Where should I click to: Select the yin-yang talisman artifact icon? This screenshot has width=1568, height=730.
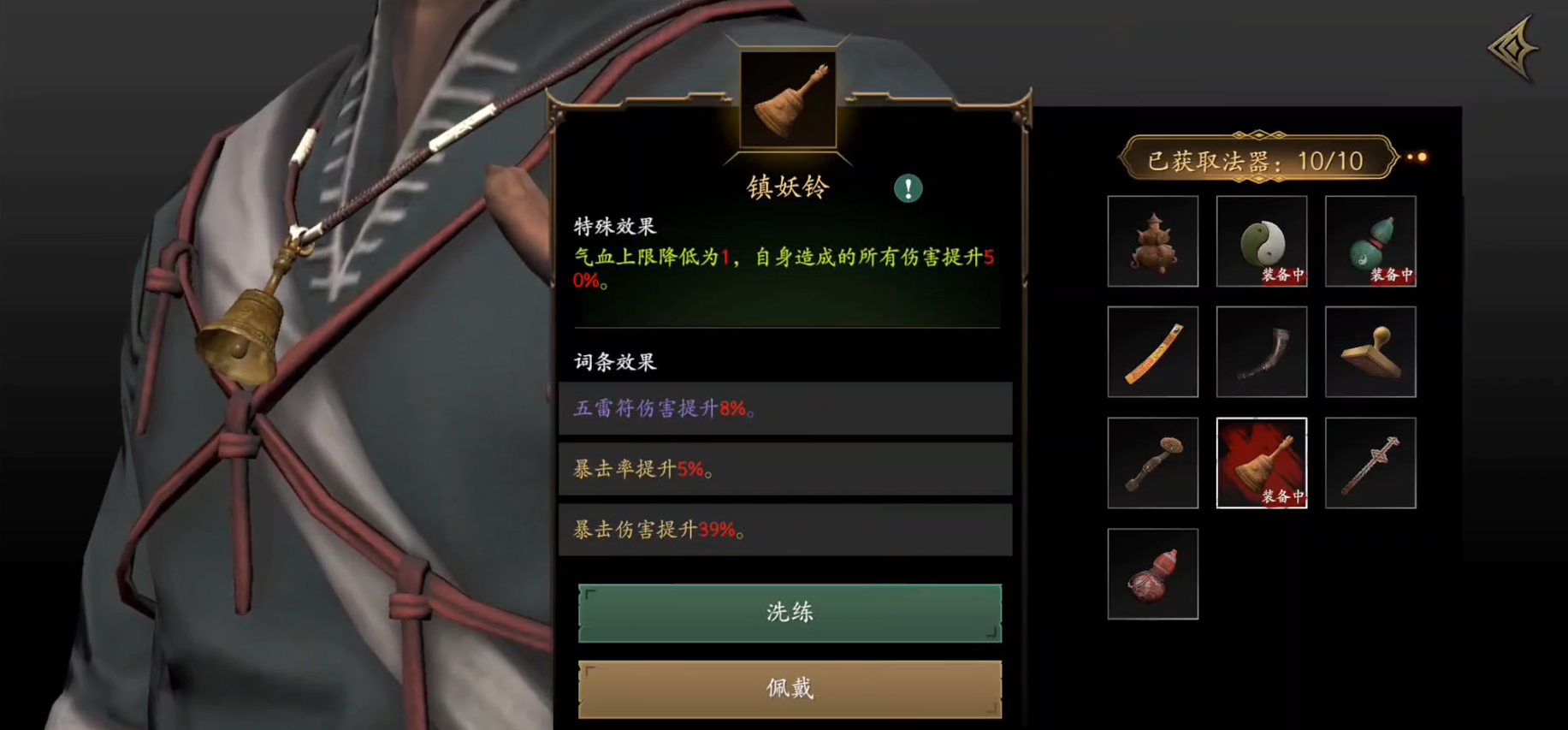(1261, 241)
